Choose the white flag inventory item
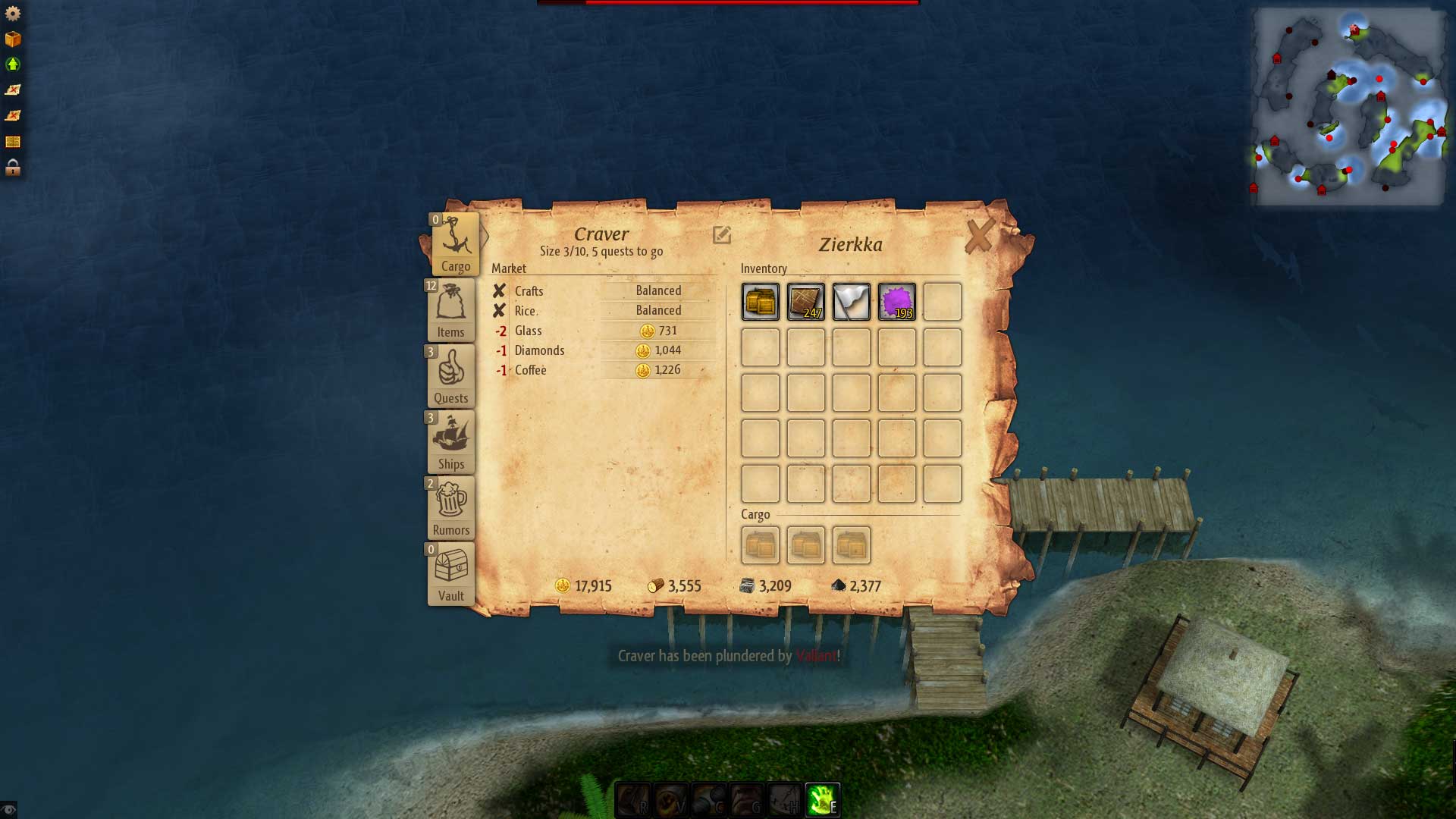The image size is (1456, 819). 852,302
